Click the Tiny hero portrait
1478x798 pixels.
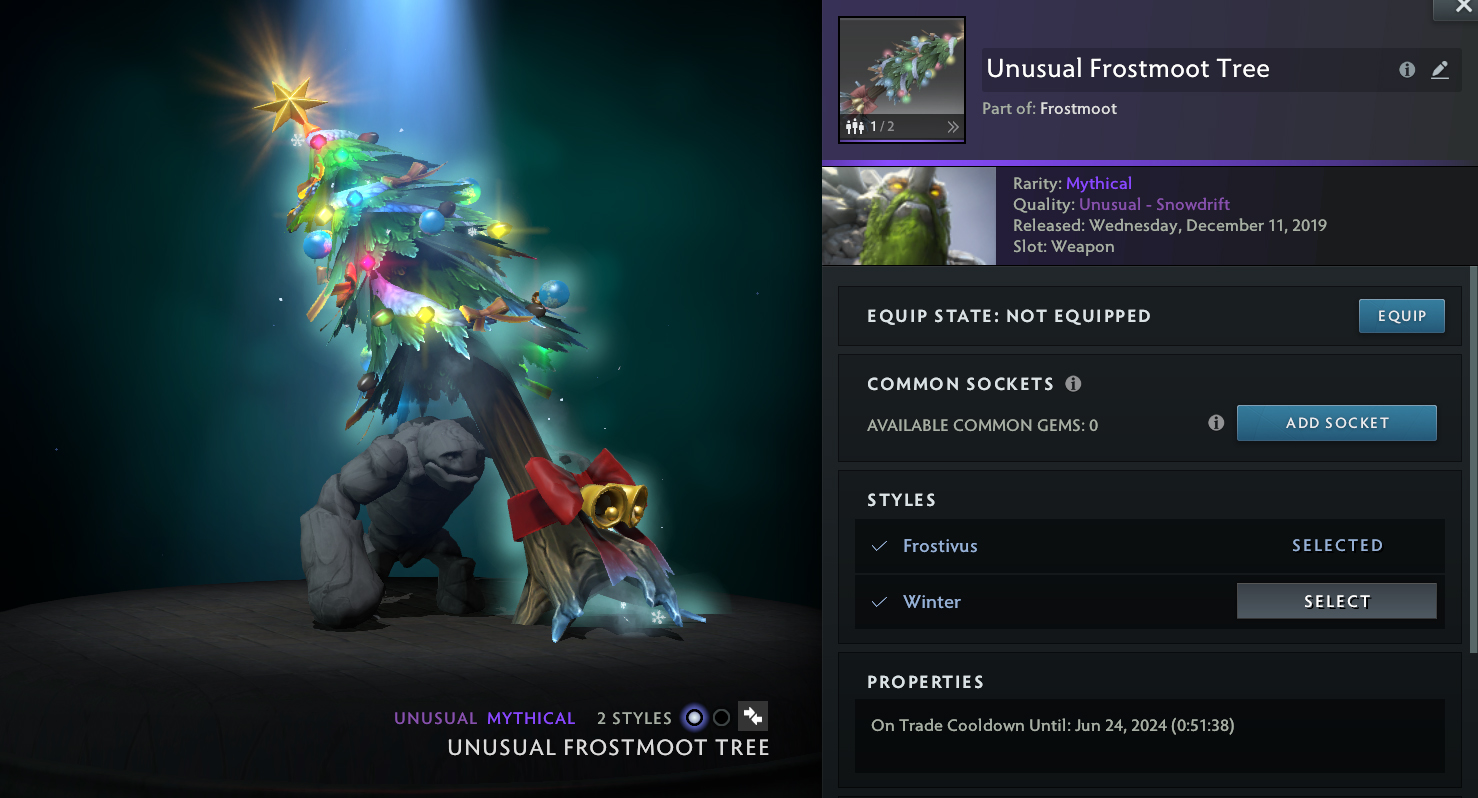908,216
